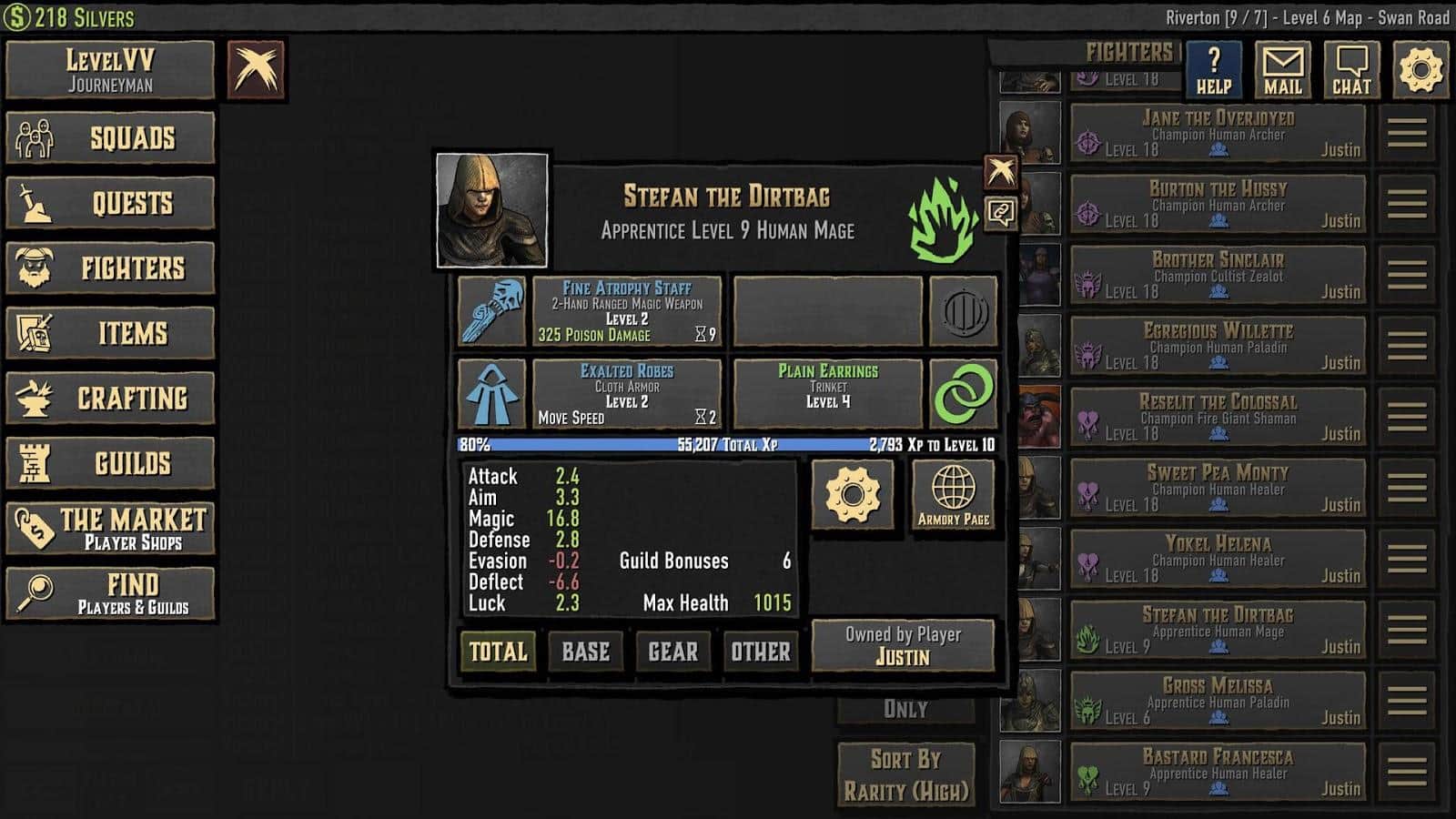Select the Exalted Robes armor slot

[626, 394]
